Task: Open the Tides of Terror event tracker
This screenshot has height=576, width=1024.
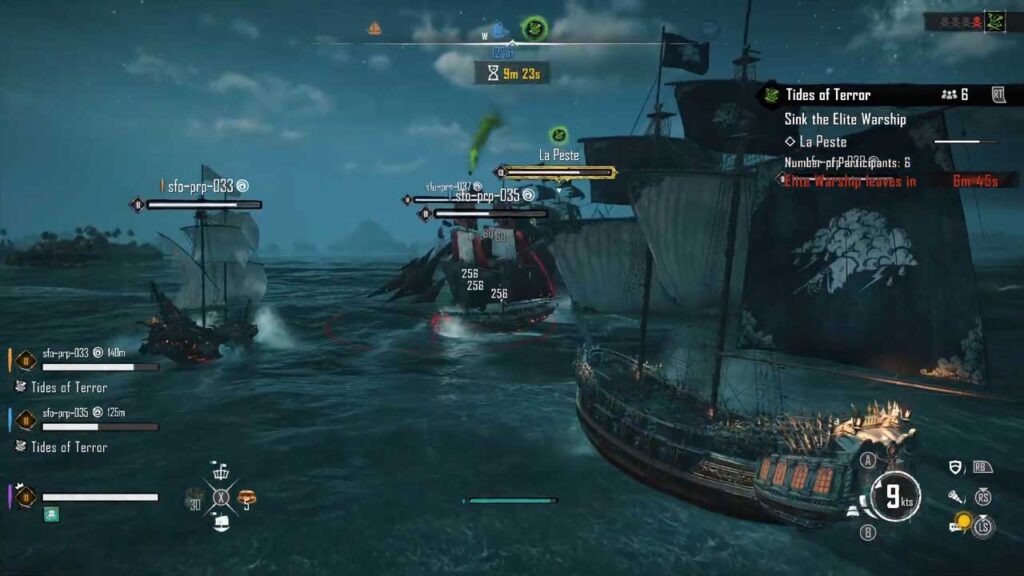Action: (828, 95)
